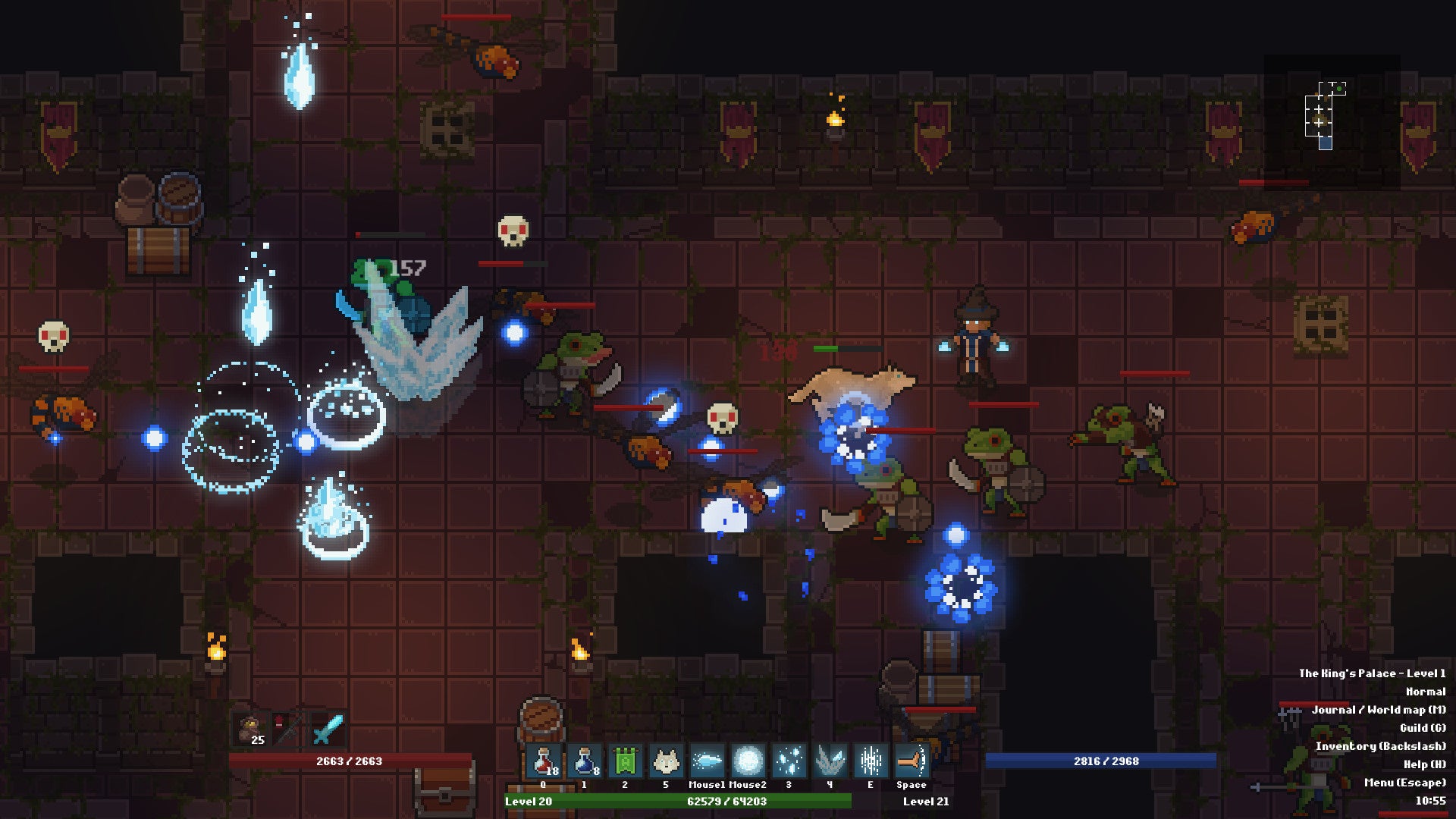Use the red health potion slot
Viewport: 1456px width, 819px height.
click(544, 761)
